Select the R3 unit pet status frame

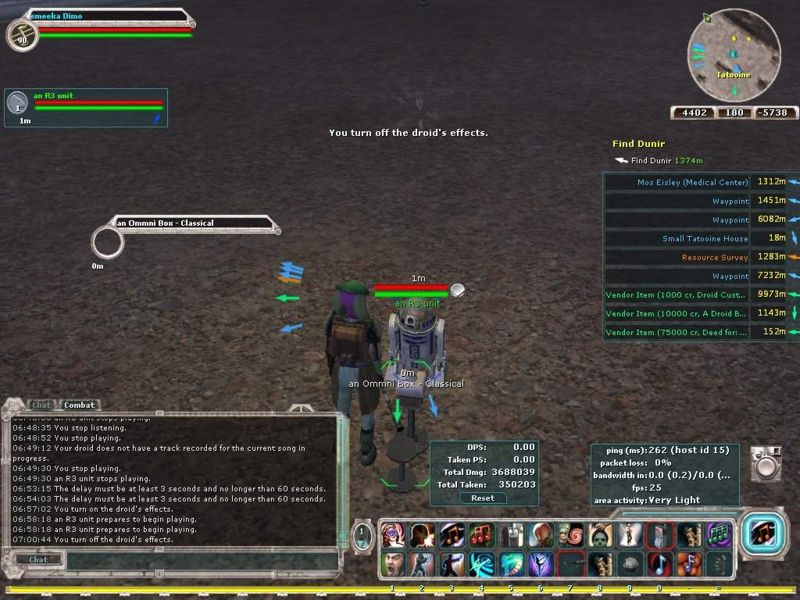pyautogui.click(x=85, y=107)
